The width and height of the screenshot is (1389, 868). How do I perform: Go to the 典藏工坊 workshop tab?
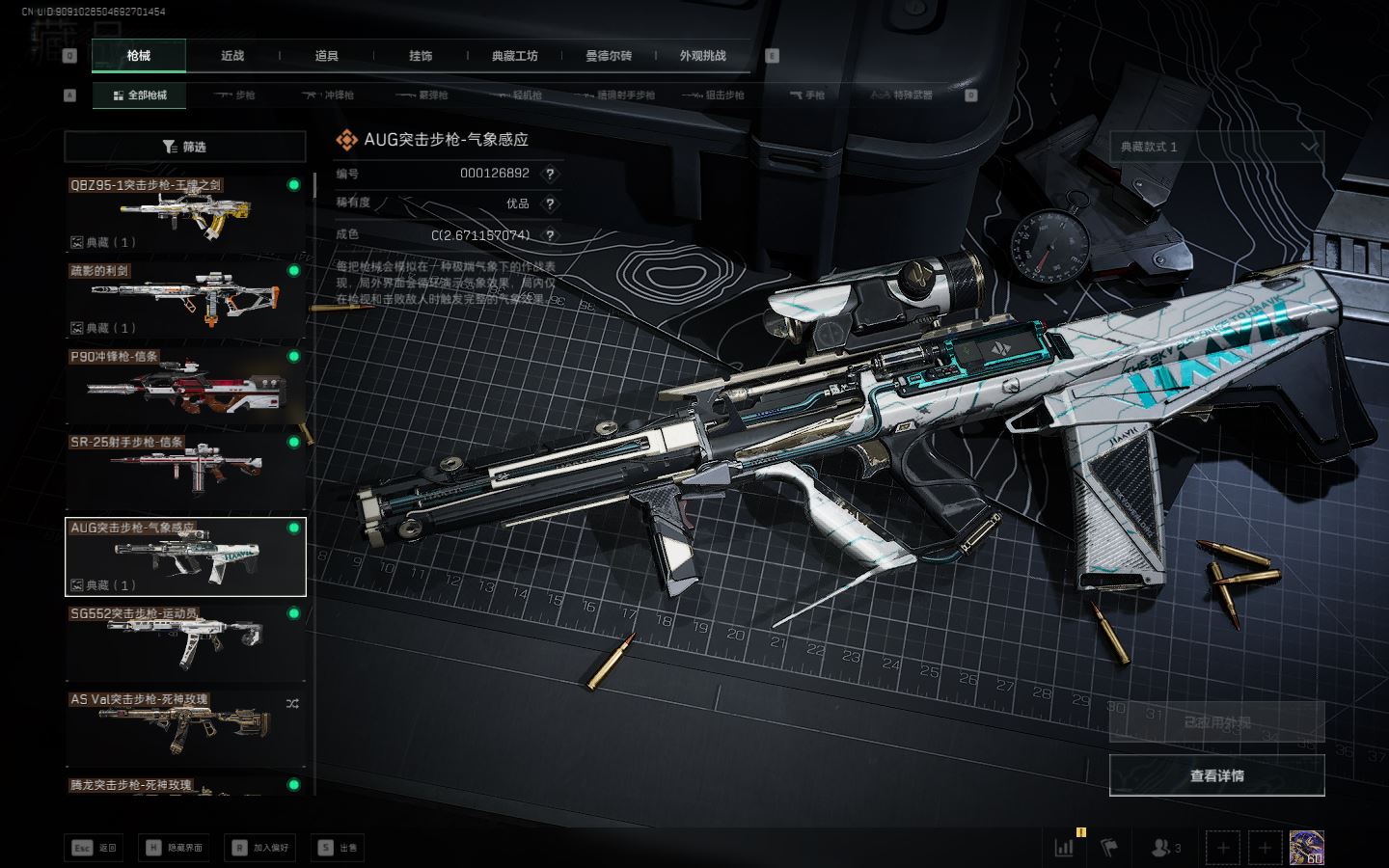coord(514,56)
